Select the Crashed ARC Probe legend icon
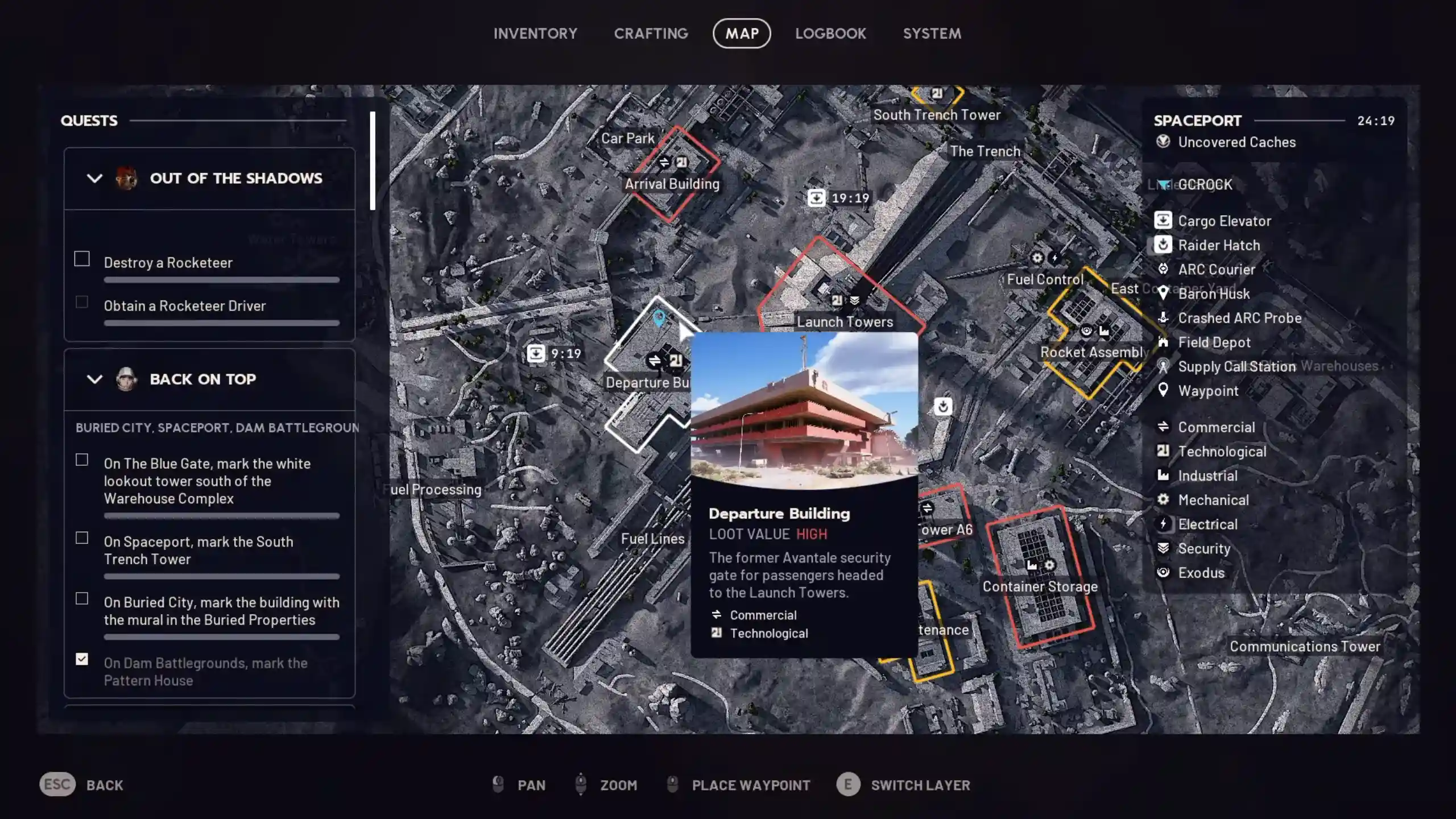The width and height of the screenshot is (1456, 819). pyautogui.click(x=1164, y=318)
